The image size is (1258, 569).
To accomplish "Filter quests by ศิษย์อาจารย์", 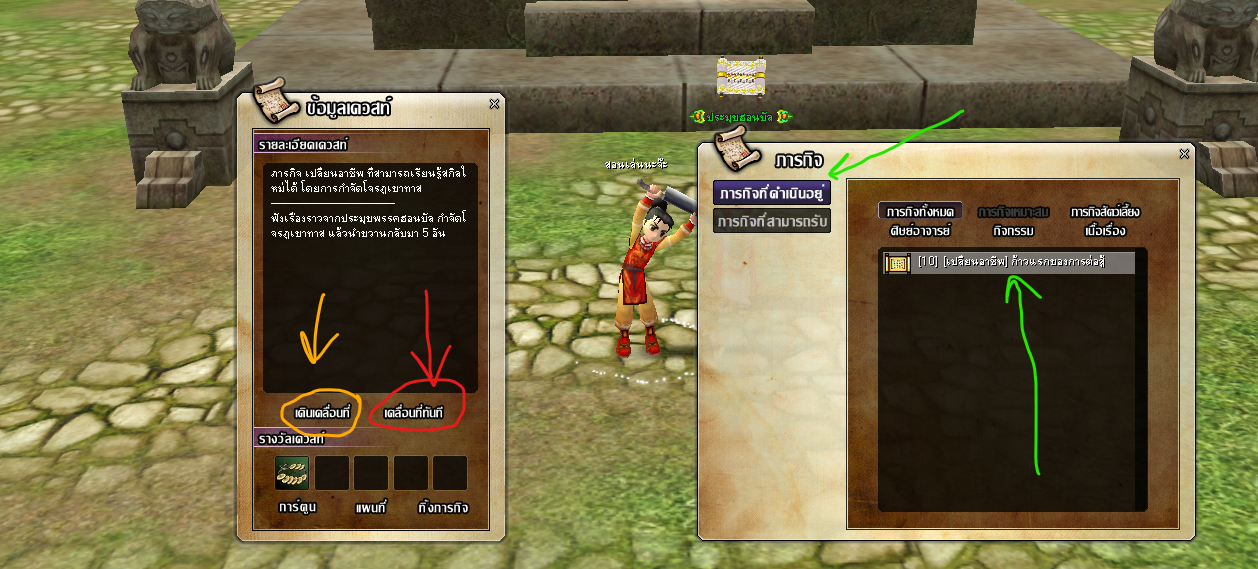I will pyautogui.click(x=921, y=231).
